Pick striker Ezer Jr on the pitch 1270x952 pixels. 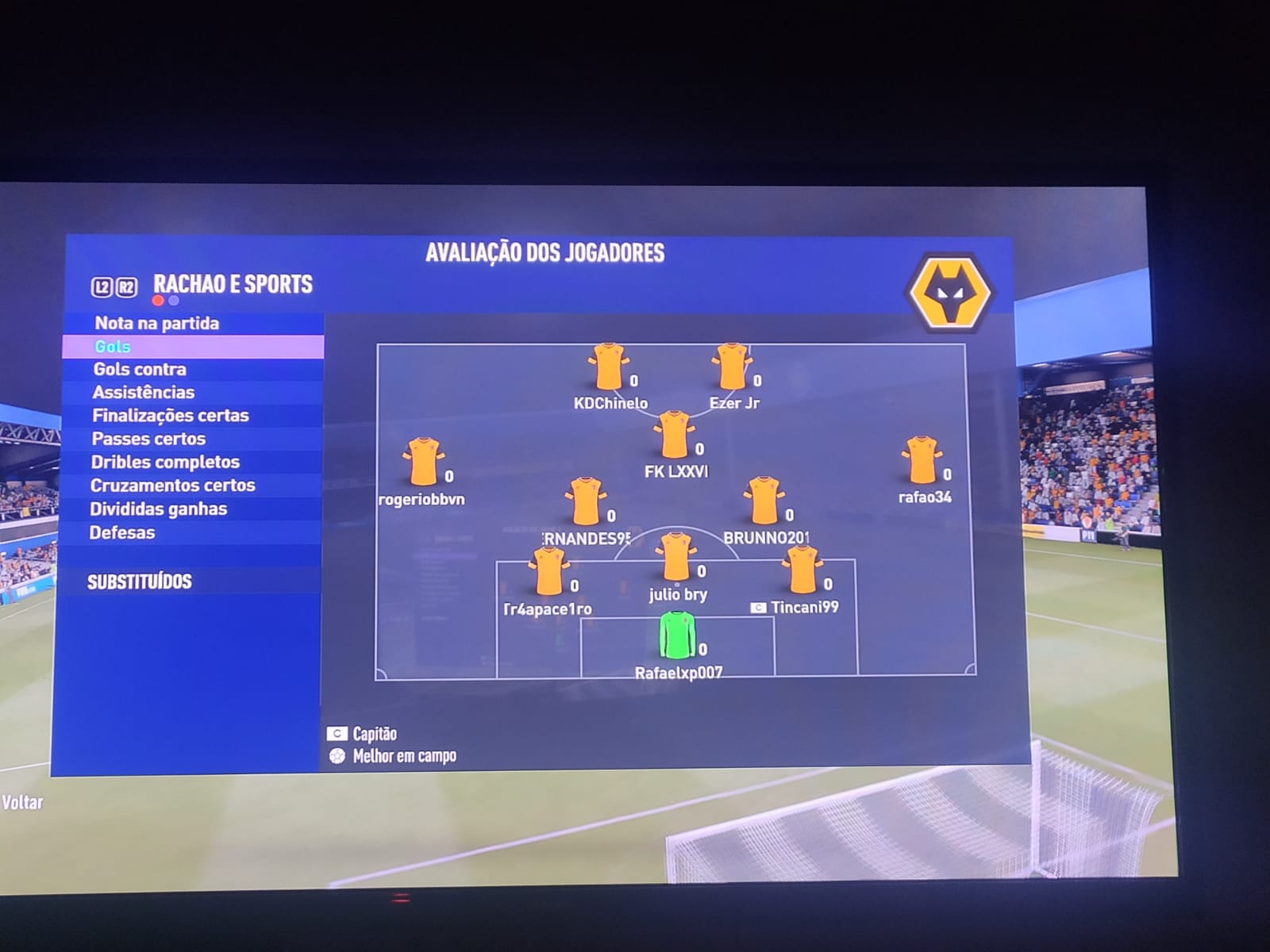[x=731, y=367]
